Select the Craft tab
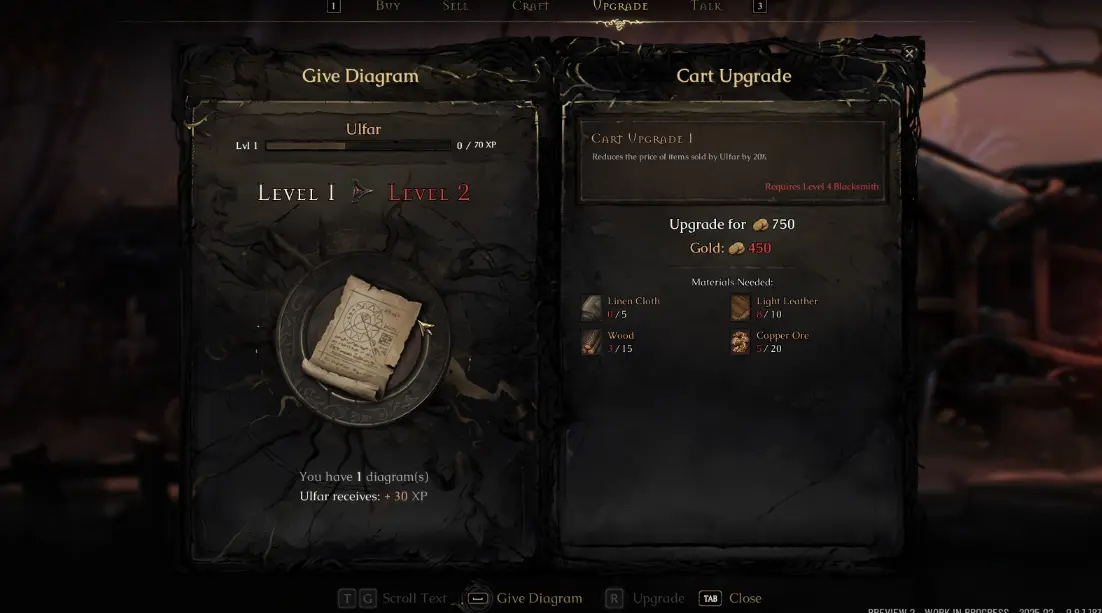 tap(531, 6)
